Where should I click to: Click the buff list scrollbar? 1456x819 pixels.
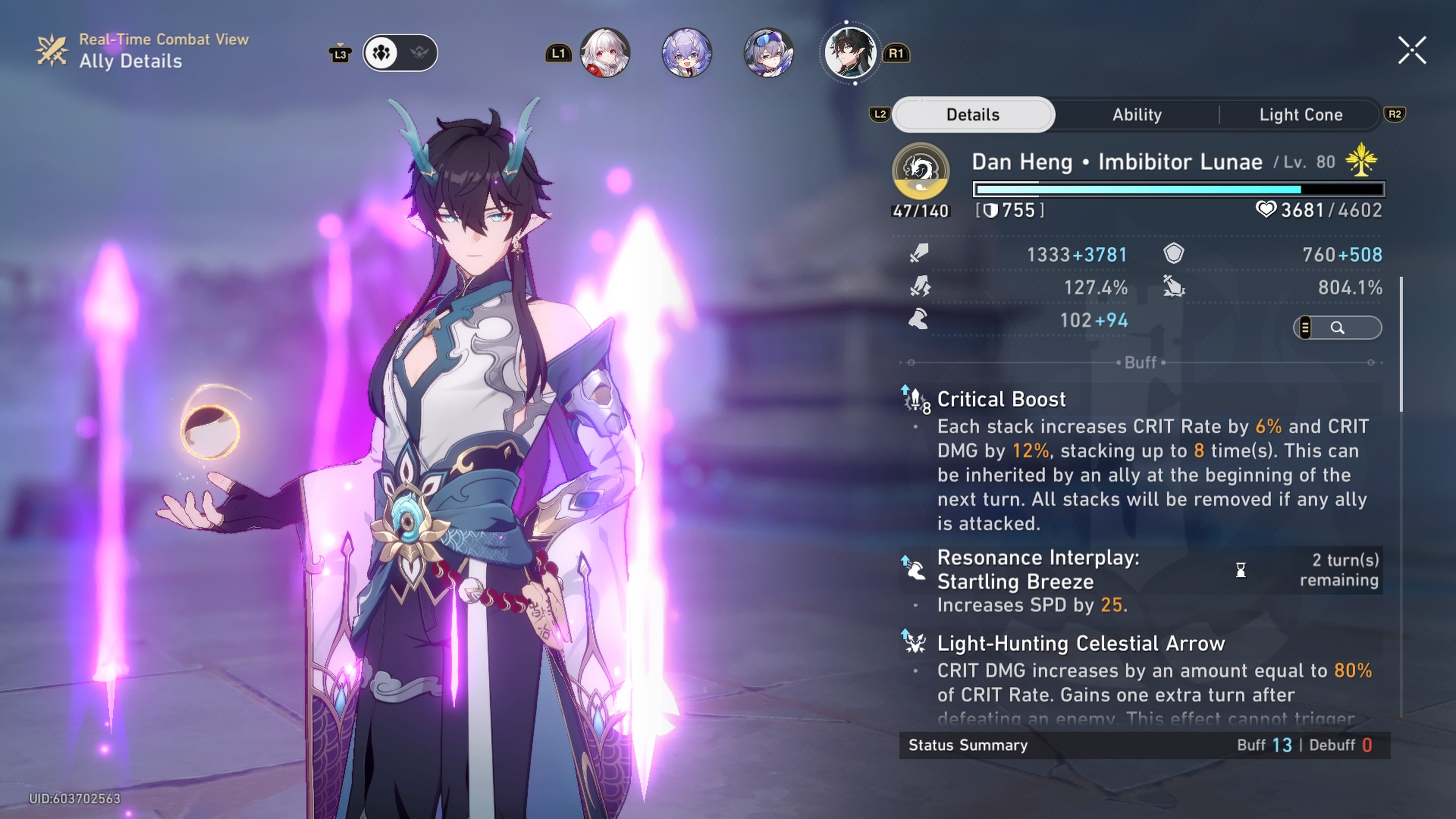1401,345
